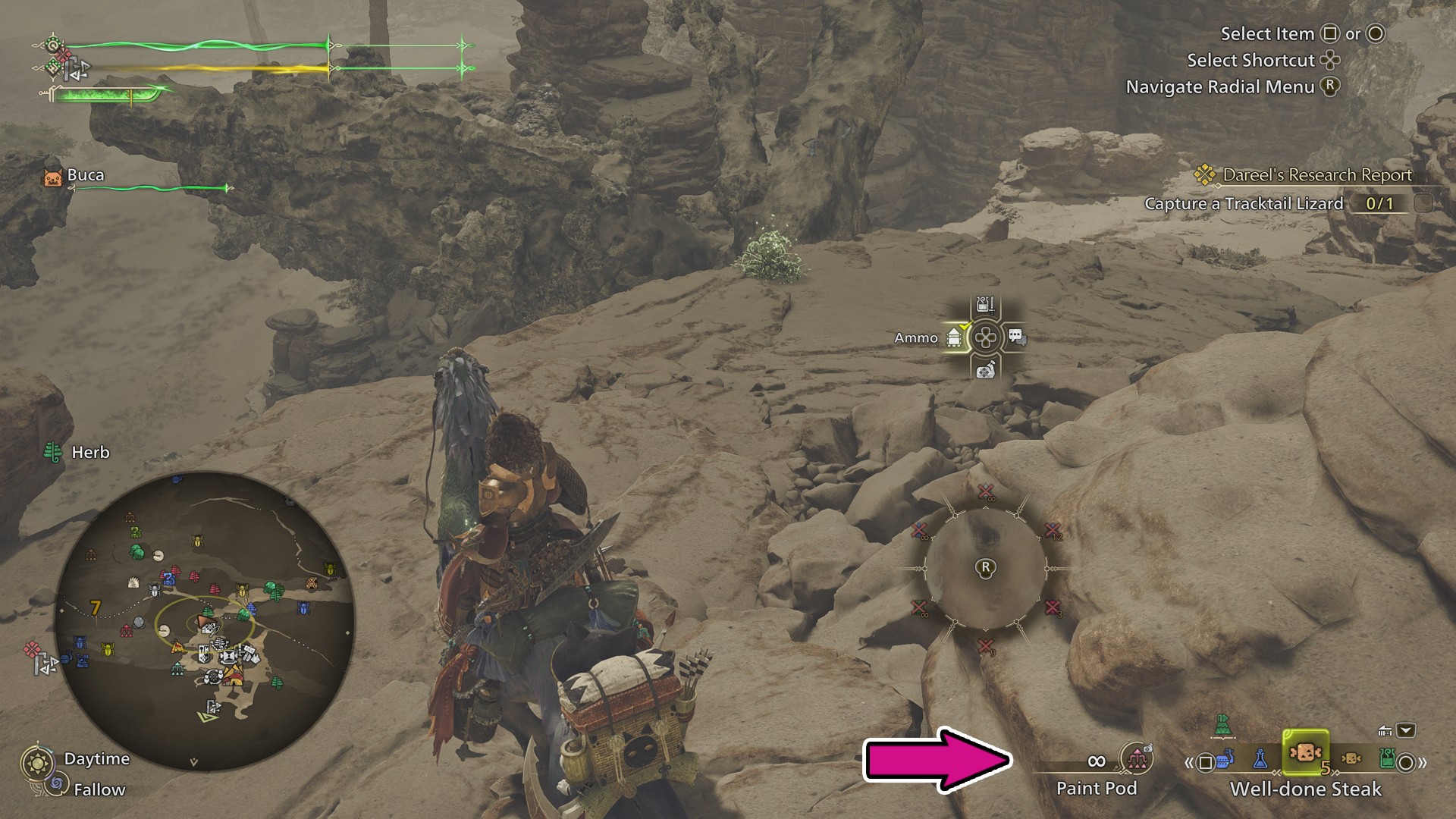Pick the blue fishing reel item in item bar
The width and height of the screenshot is (1456, 819).
point(1223,759)
